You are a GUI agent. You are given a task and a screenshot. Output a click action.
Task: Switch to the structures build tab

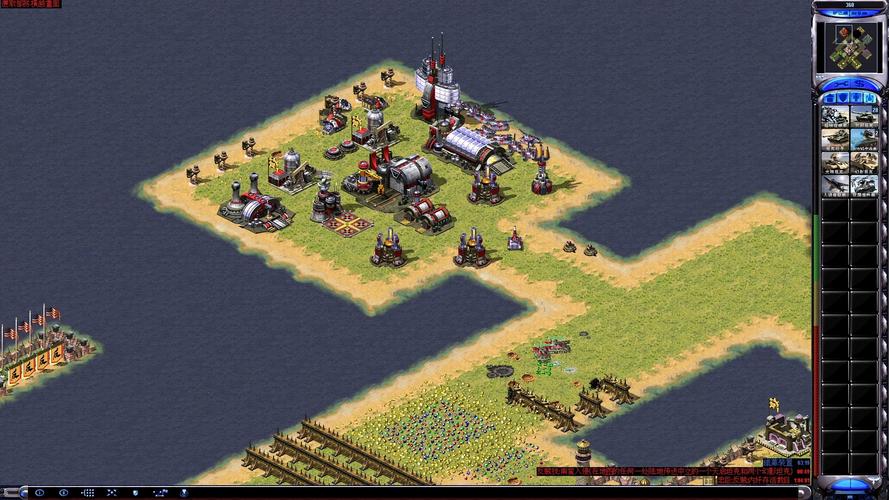click(828, 98)
